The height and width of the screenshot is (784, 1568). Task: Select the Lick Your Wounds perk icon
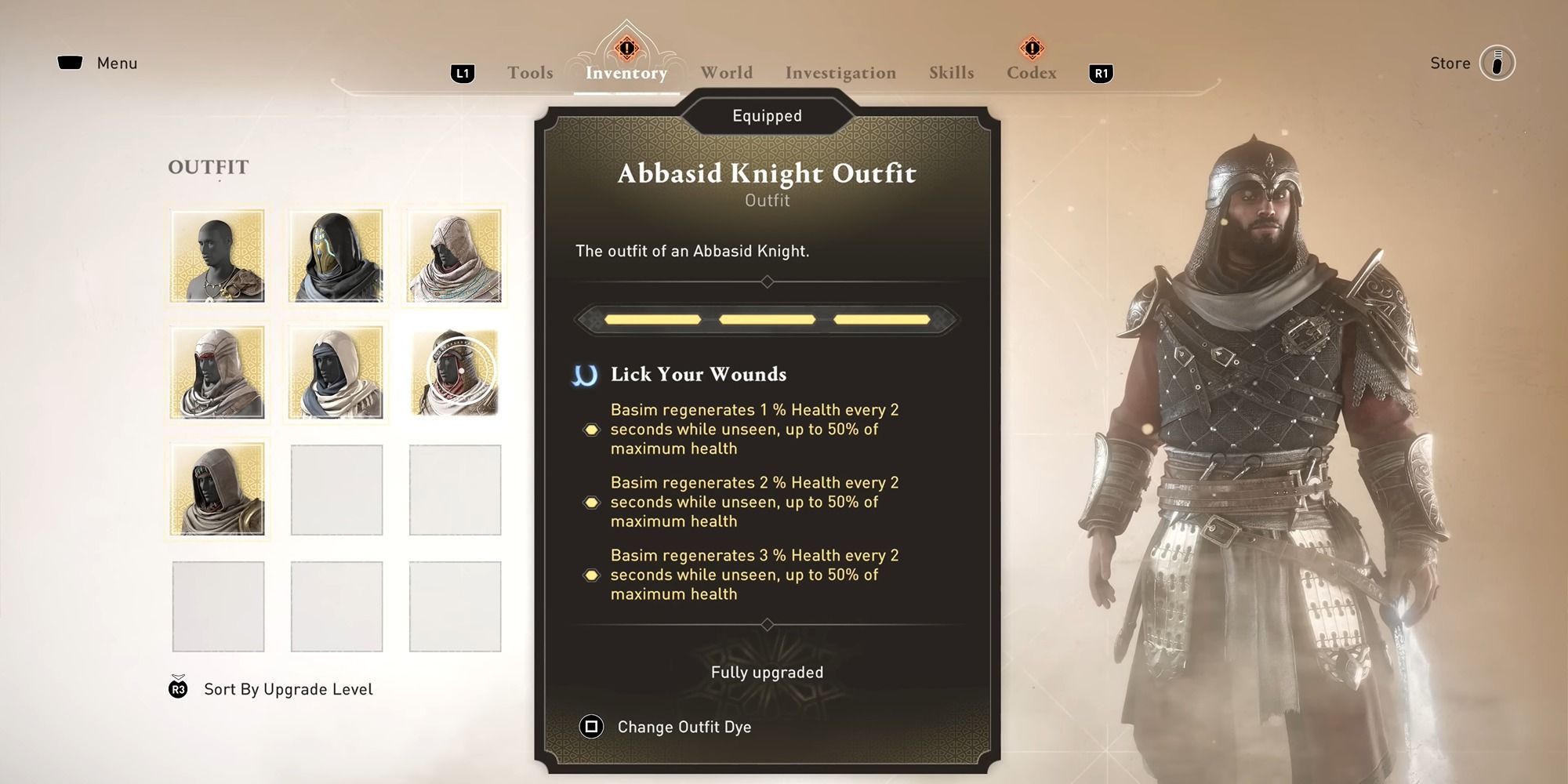pyautogui.click(x=583, y=375)
